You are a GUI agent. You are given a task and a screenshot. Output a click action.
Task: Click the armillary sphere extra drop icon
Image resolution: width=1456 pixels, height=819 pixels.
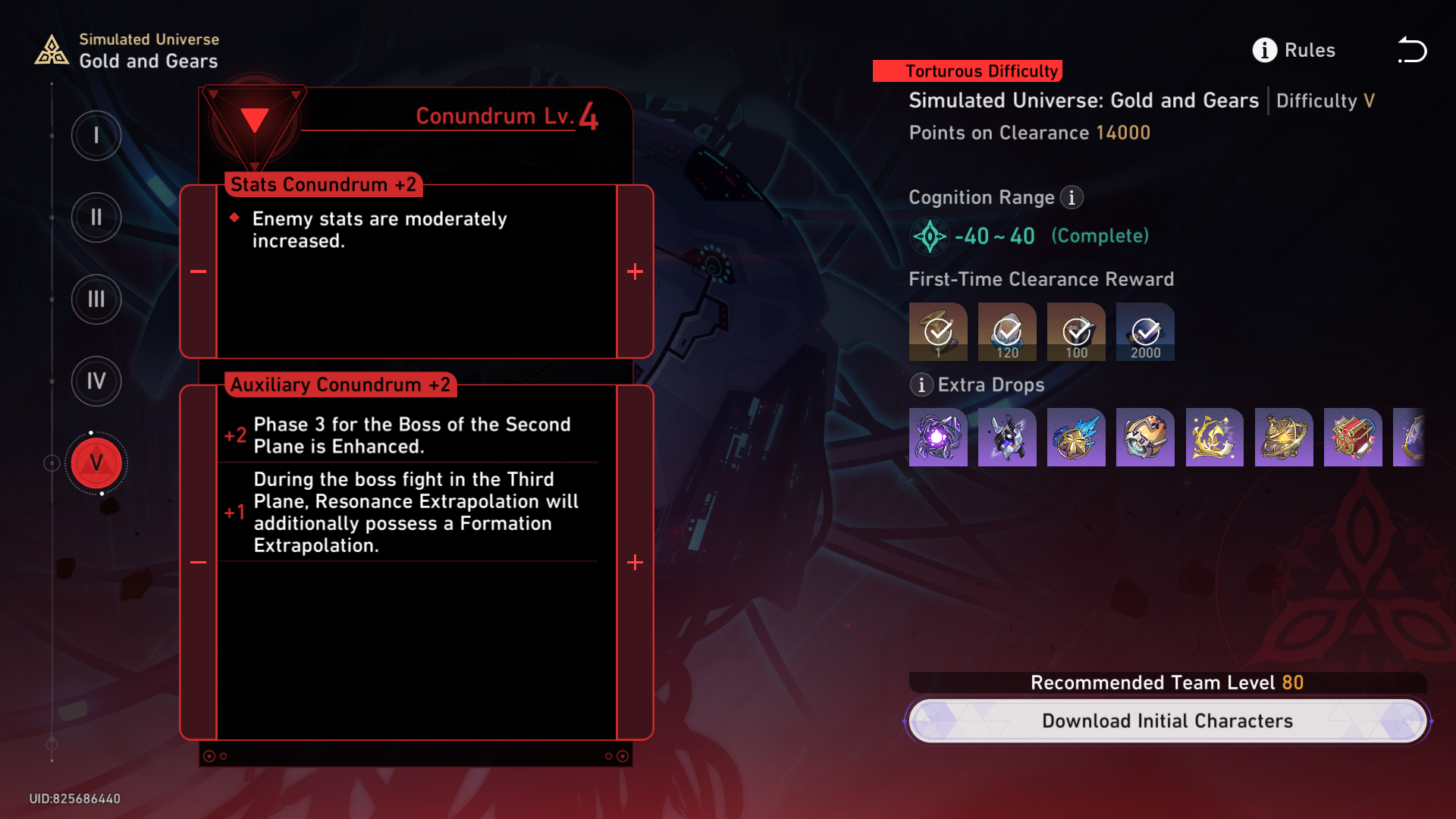(1284, 437)
